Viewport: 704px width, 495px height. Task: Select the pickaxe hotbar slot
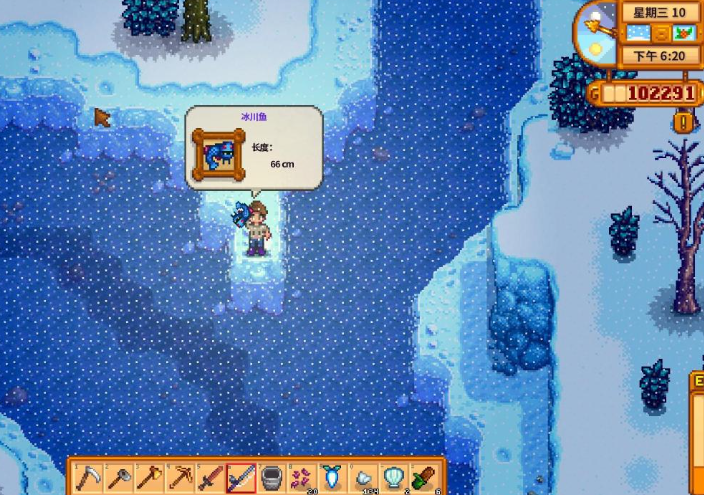[x=180, y=477]
